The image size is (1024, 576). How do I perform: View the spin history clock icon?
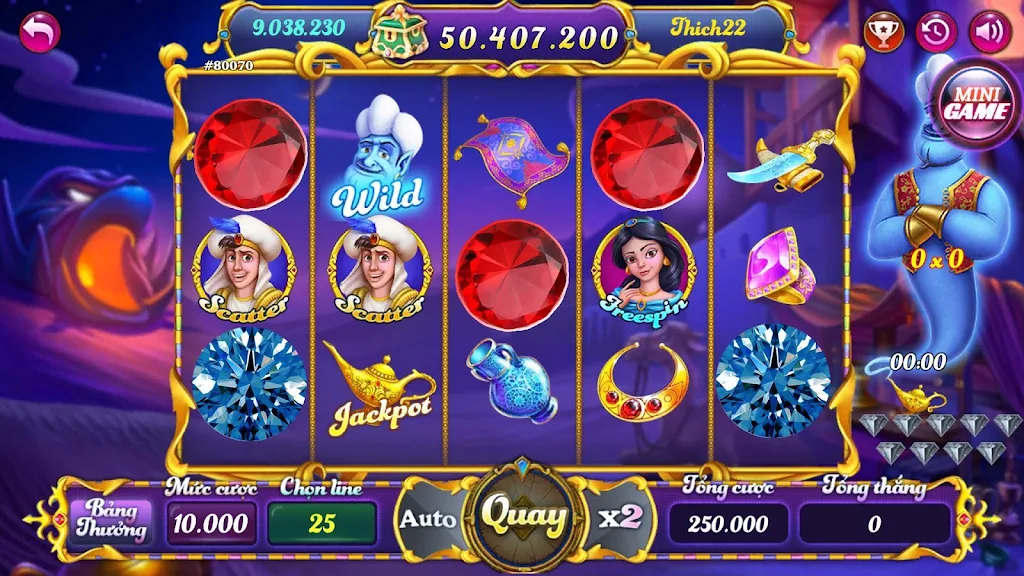[937, 32]
